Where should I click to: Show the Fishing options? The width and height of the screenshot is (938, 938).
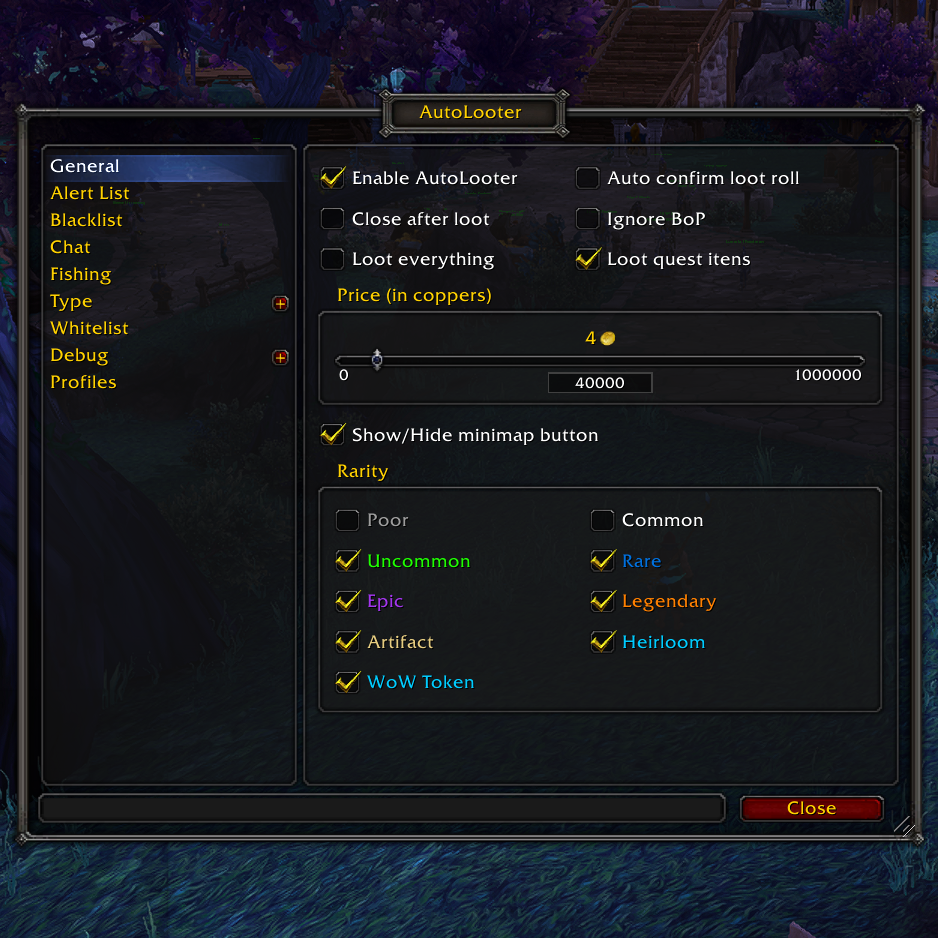click(80, 274)
